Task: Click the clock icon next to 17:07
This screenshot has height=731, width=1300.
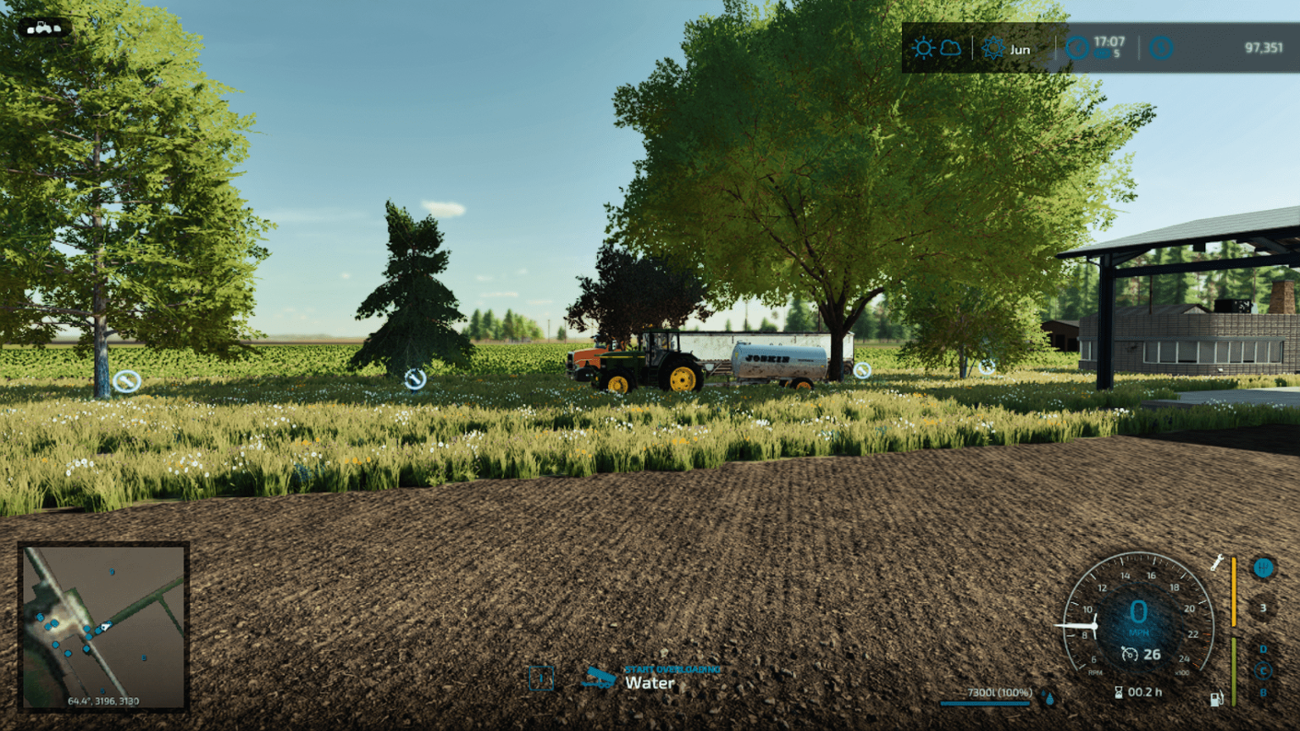Action: 1077,46
